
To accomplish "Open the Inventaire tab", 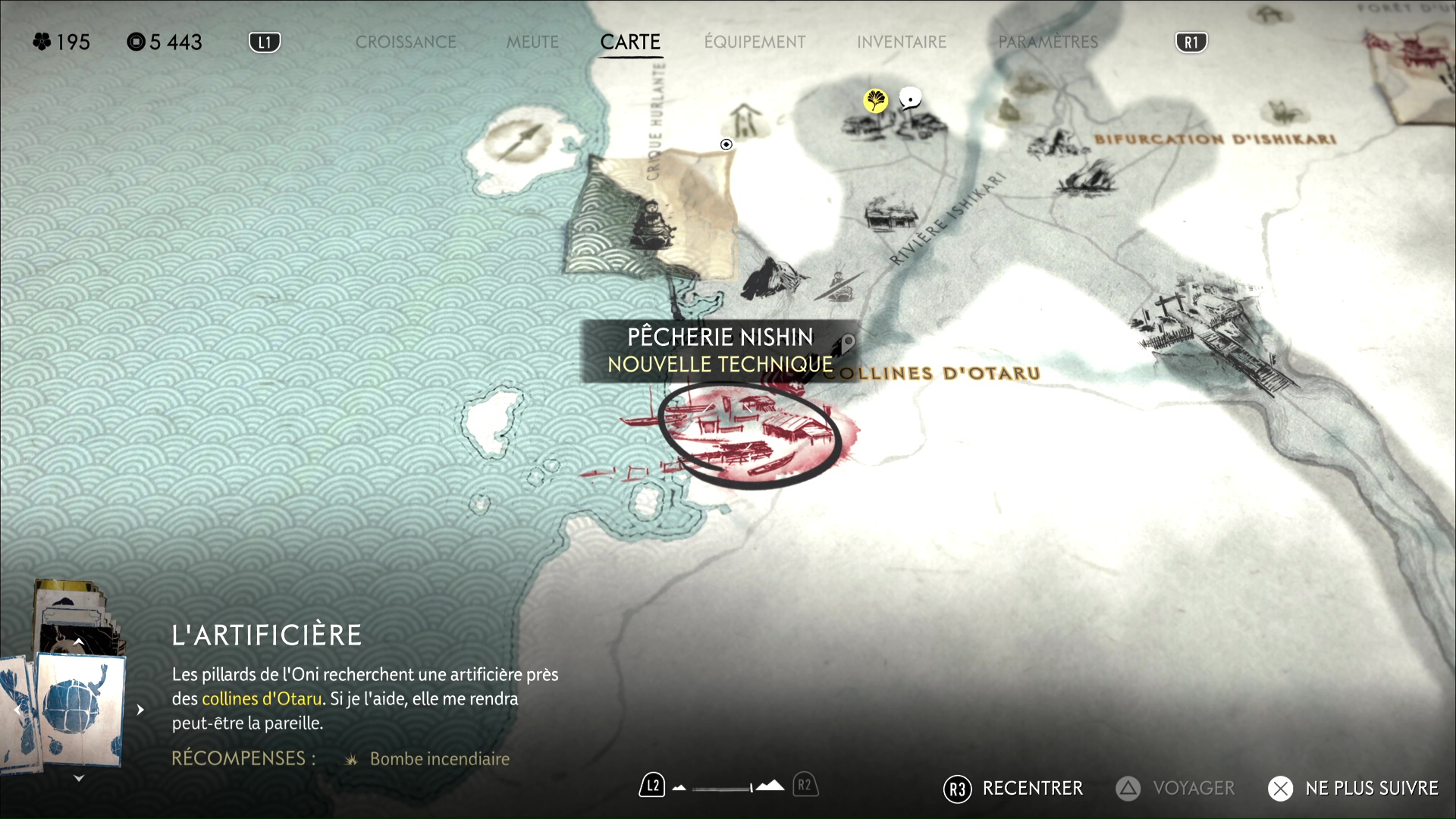I will point(902,42).
